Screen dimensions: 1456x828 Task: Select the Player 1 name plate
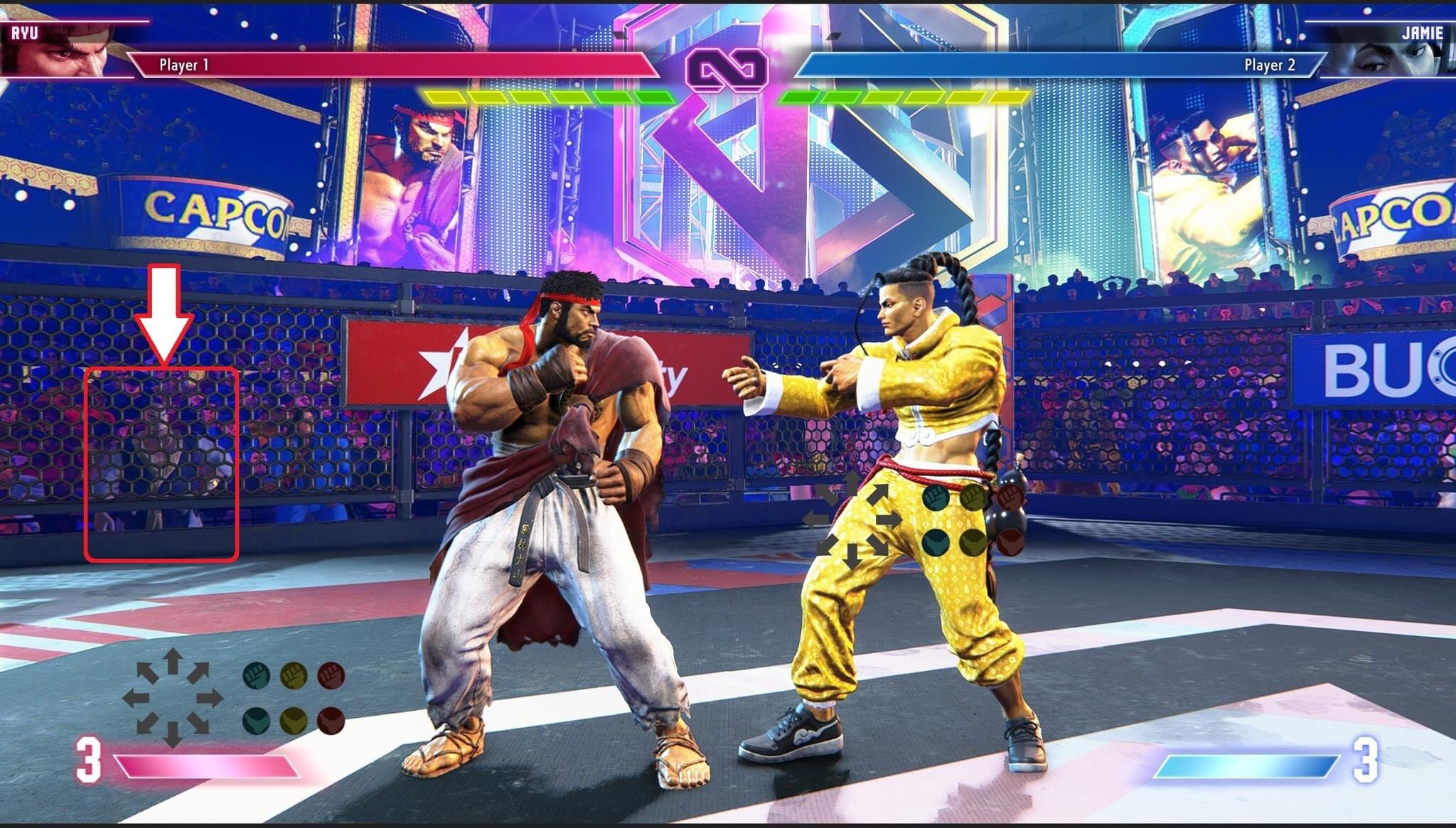click(186, 65)
